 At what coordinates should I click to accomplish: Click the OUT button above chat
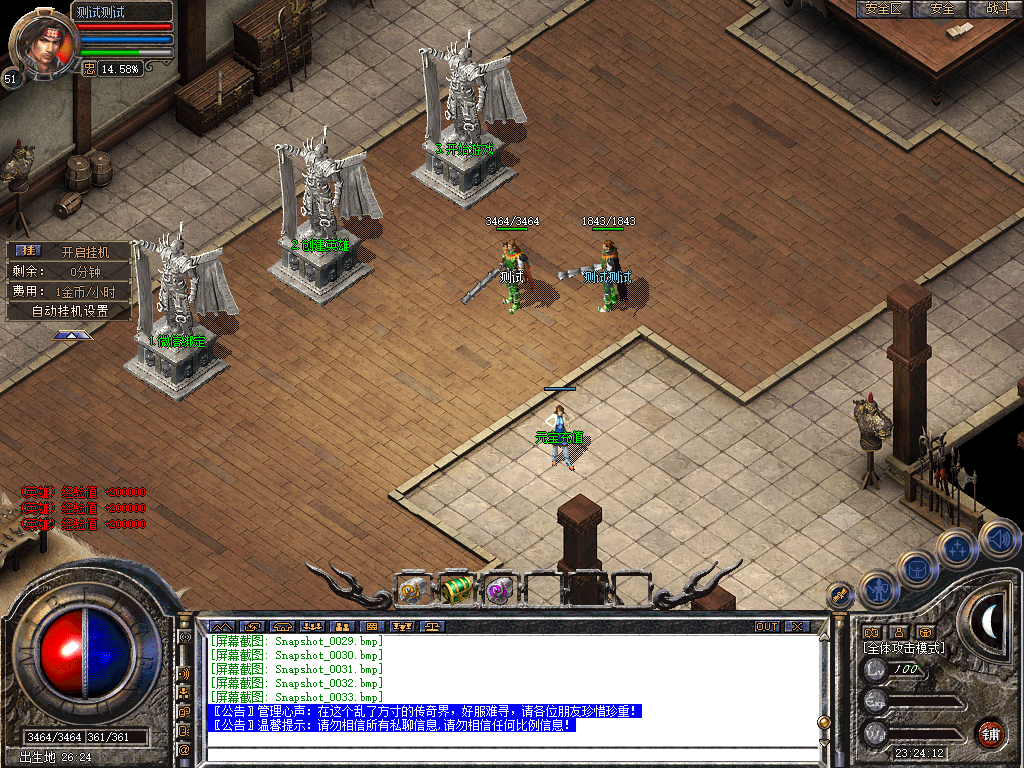tap(767, 627)
